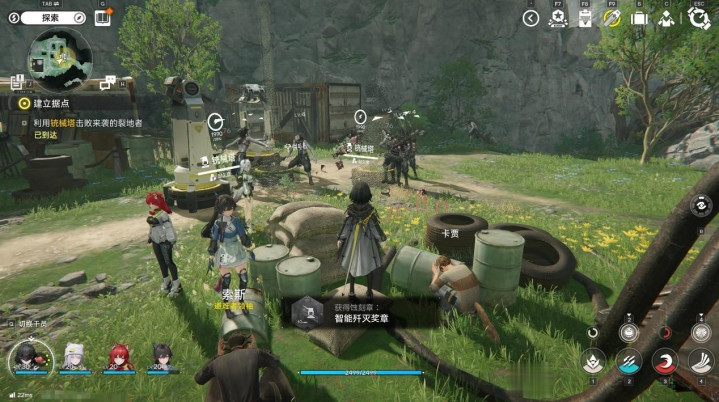Switch to the white-haired operator portrait
Viewport: 719px width, 402px height.
coord(73,356)
